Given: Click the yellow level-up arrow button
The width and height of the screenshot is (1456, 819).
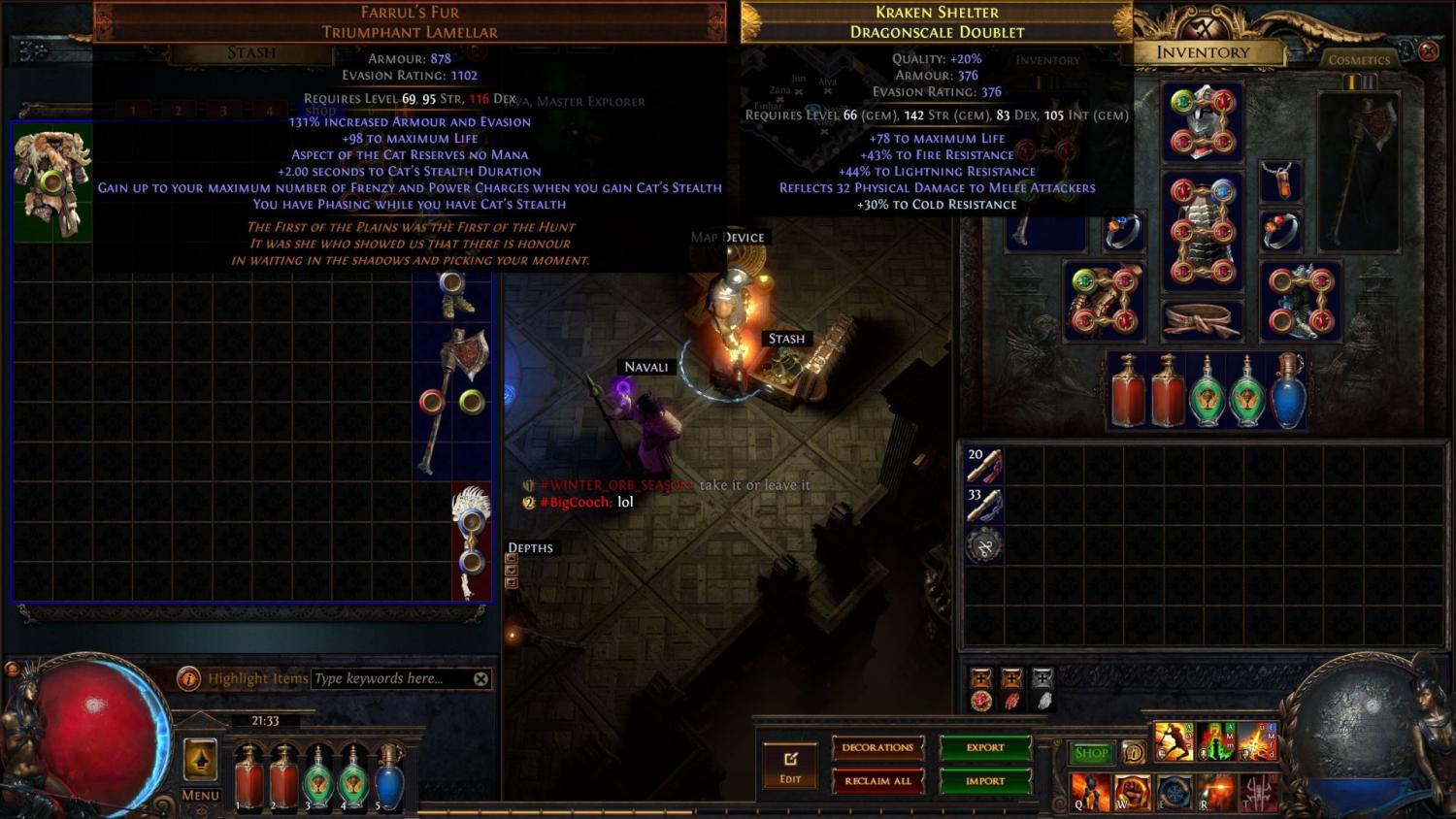Looking at the screenshot, I should pos(200,760).
